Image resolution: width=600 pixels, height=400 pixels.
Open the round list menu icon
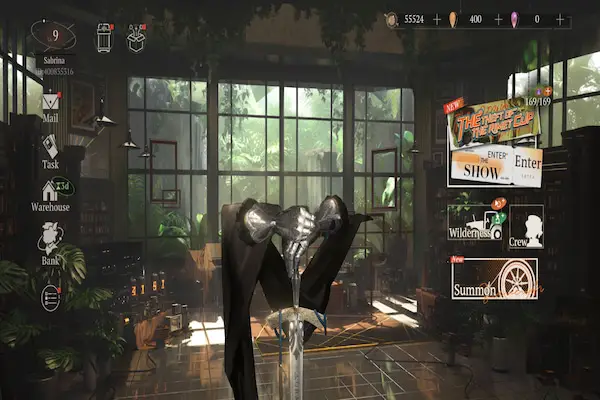click(50, 297)
